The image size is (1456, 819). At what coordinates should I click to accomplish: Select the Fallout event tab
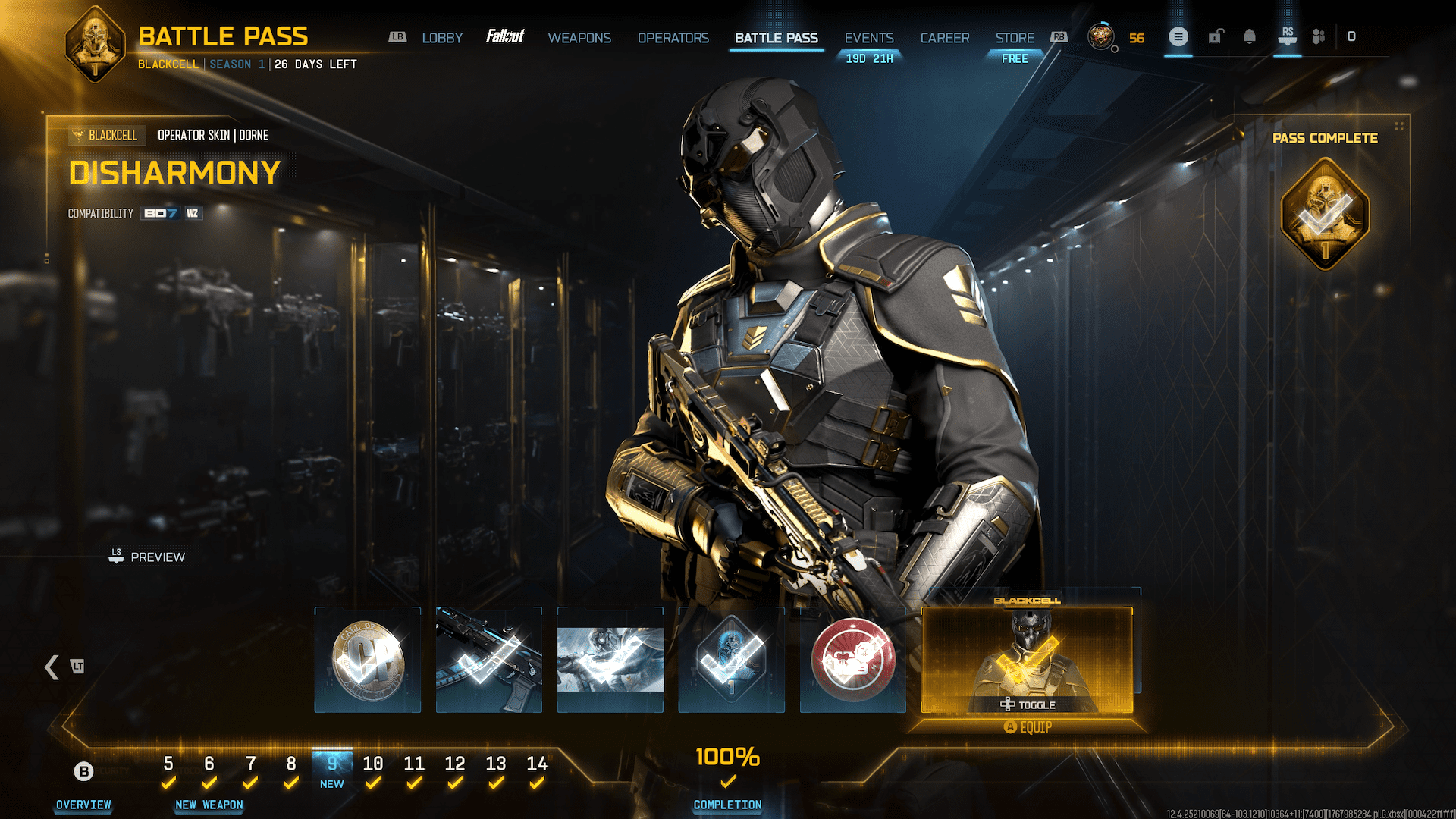507,36
